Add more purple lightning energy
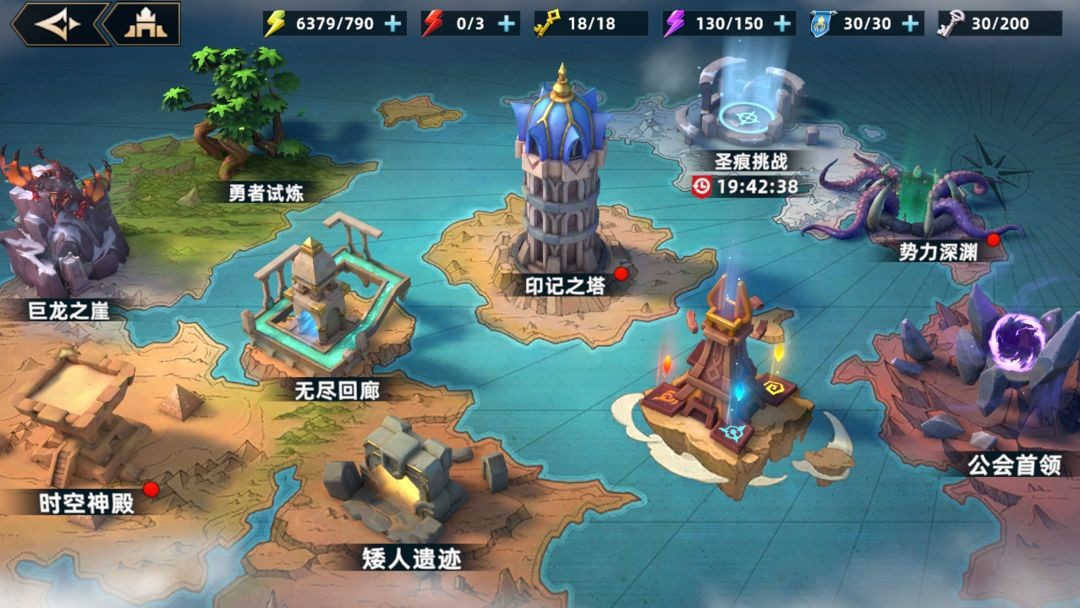This screenshot has width=1080, height=608. (782, 24)
